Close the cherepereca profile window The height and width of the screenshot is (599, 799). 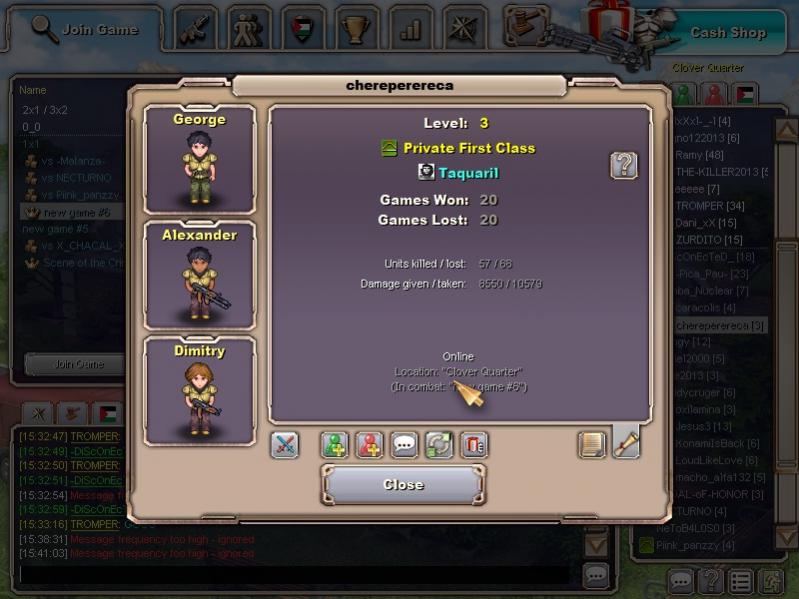(x=403, y=484)
